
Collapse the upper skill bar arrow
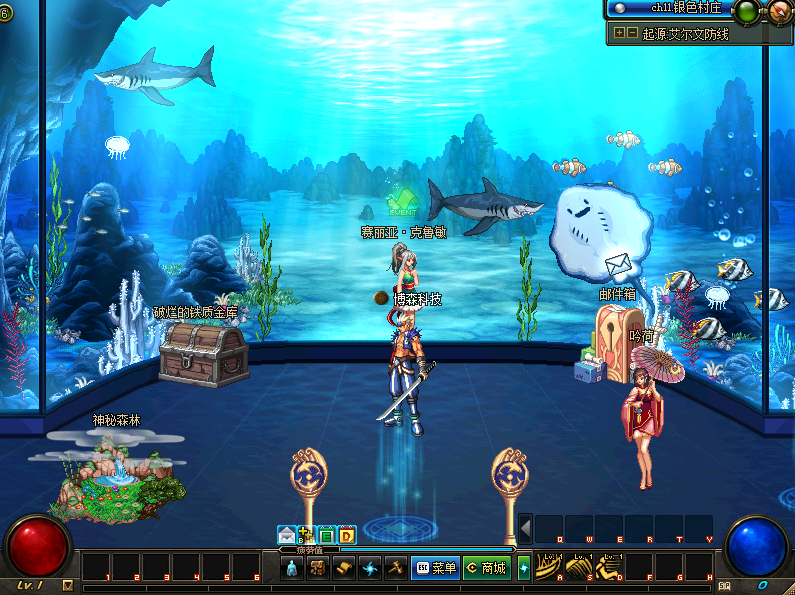[525, 528]
